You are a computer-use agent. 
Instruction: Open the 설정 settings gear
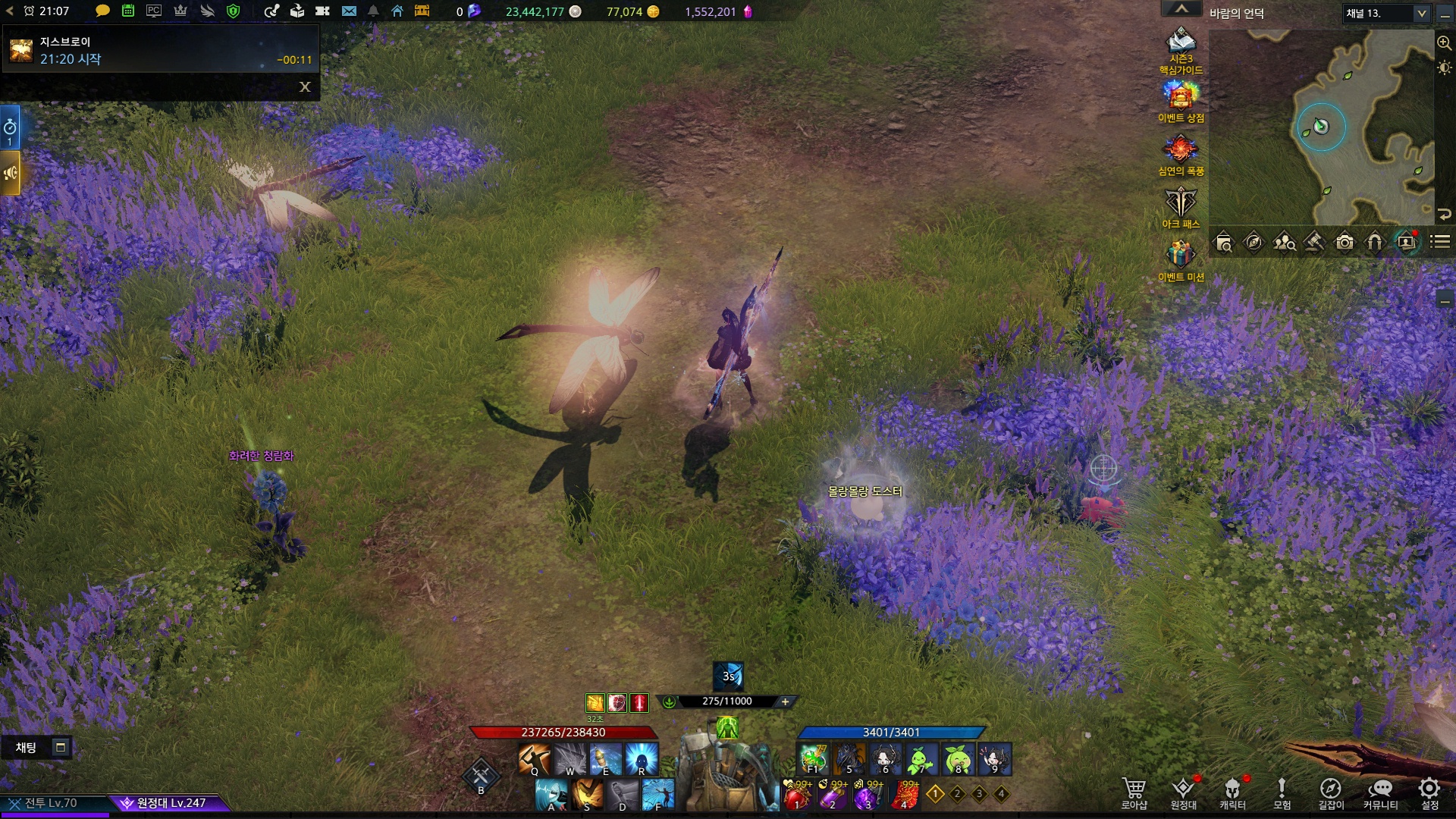pos(1429,792)
